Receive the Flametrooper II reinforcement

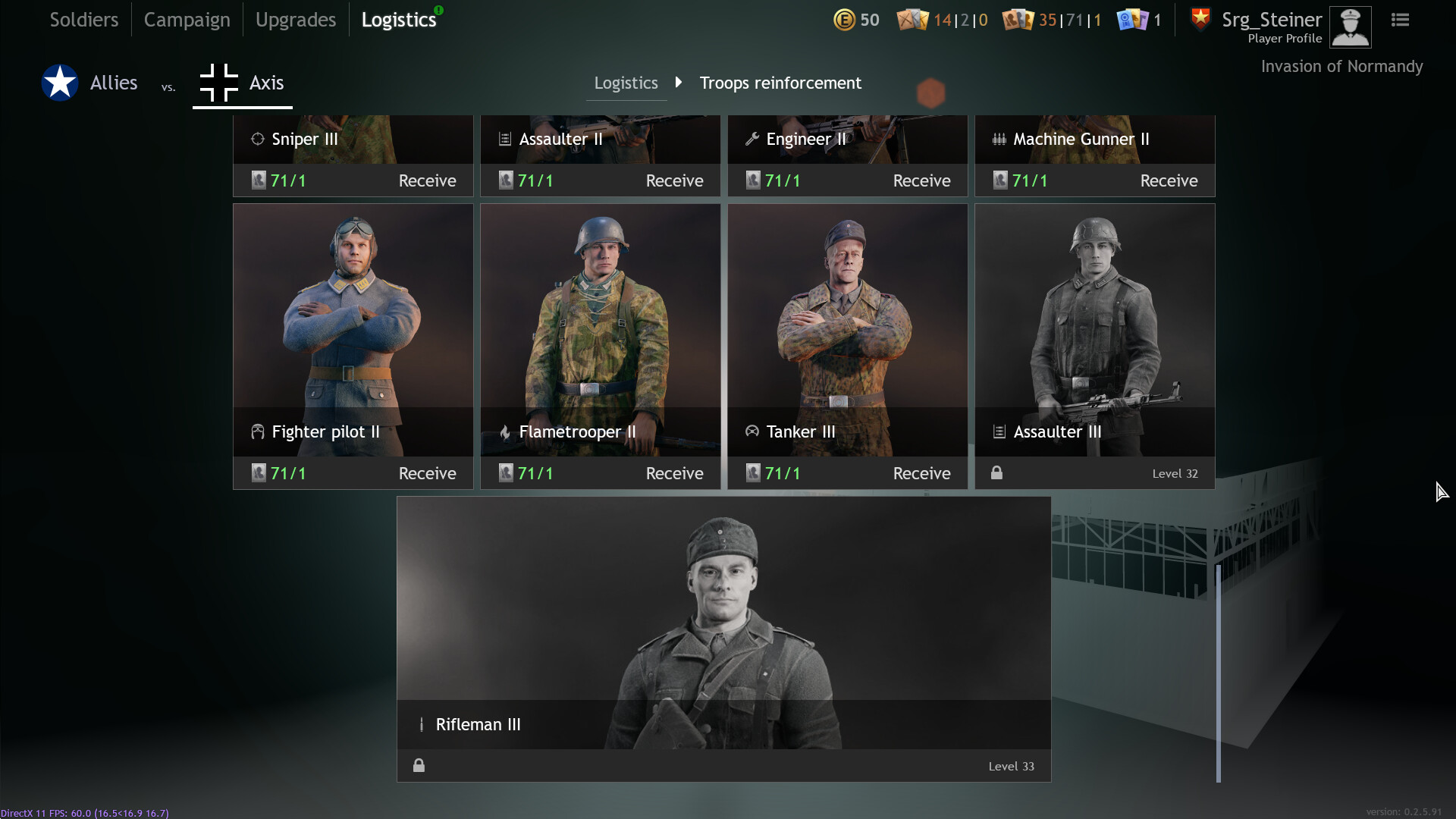pos(674,473)
